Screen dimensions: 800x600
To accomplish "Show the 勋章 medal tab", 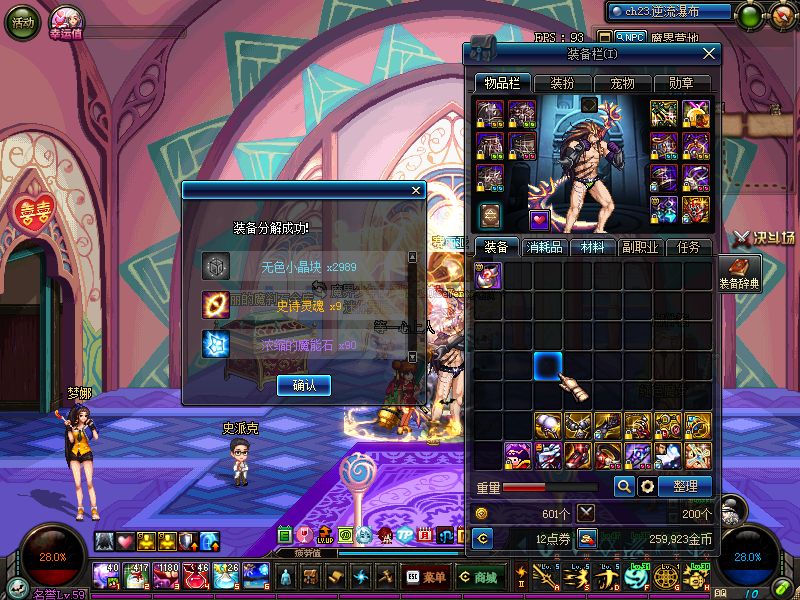I will click(681, 83).
